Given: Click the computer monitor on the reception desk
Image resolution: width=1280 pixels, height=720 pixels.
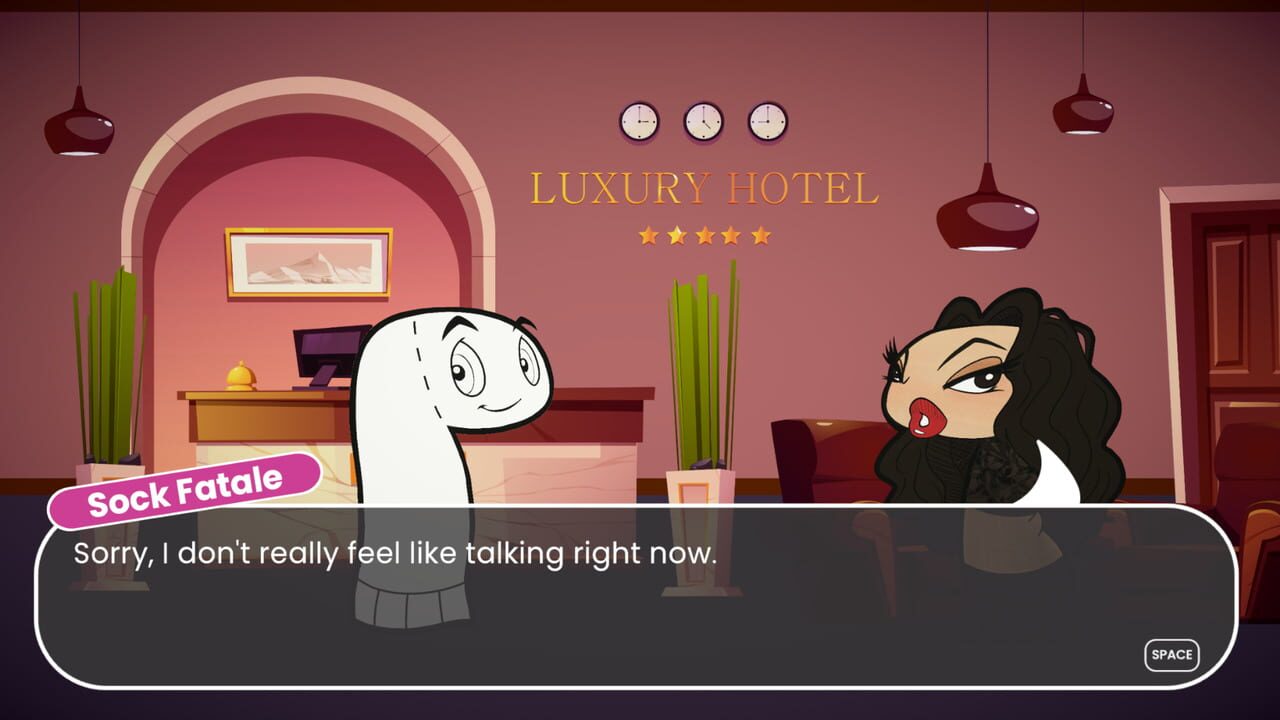Looking at the screenshot, I should pyautogui.click(x=330, y=345).
